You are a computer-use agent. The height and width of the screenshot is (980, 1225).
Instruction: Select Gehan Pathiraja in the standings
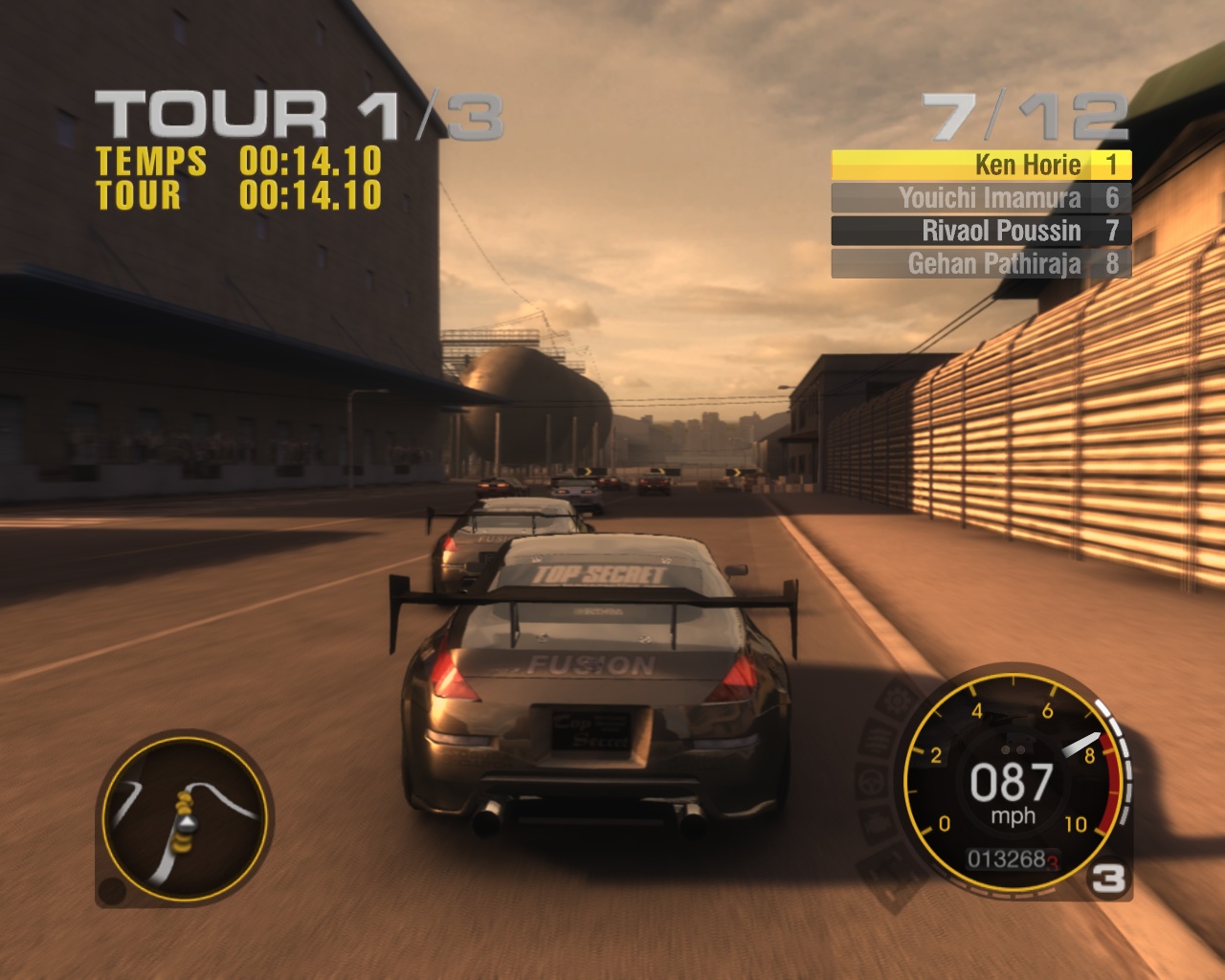coord(981,263)
